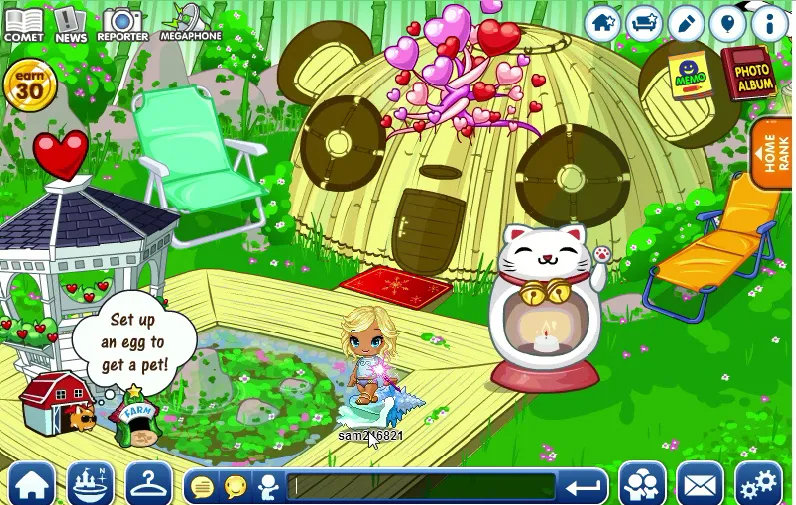Open the house with star icon
The image size is (796, 505).
pos(603,22)
